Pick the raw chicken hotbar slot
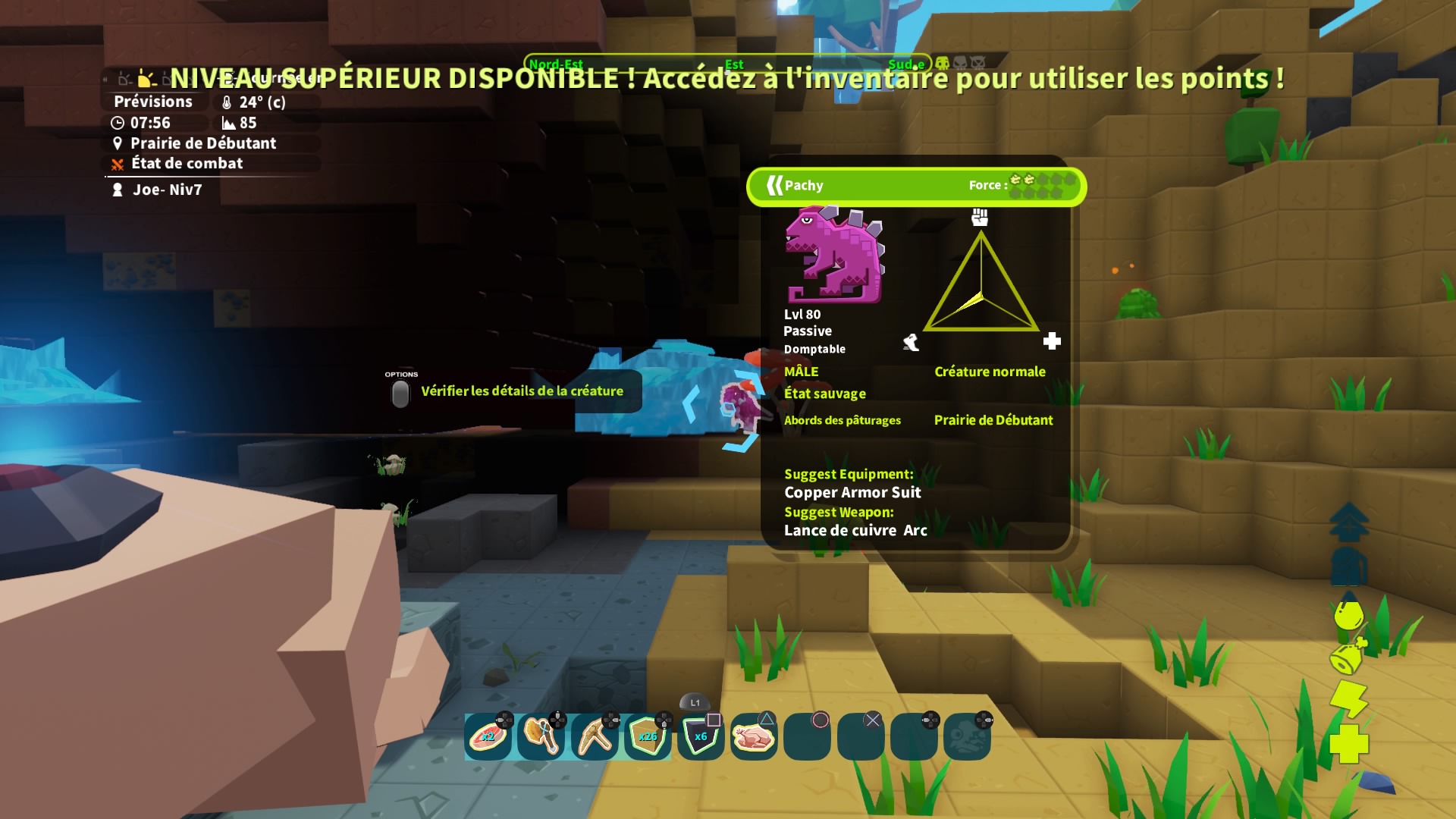Image resolution: width=1456 pixels, height=819 pixels. (x=754, y=736)
